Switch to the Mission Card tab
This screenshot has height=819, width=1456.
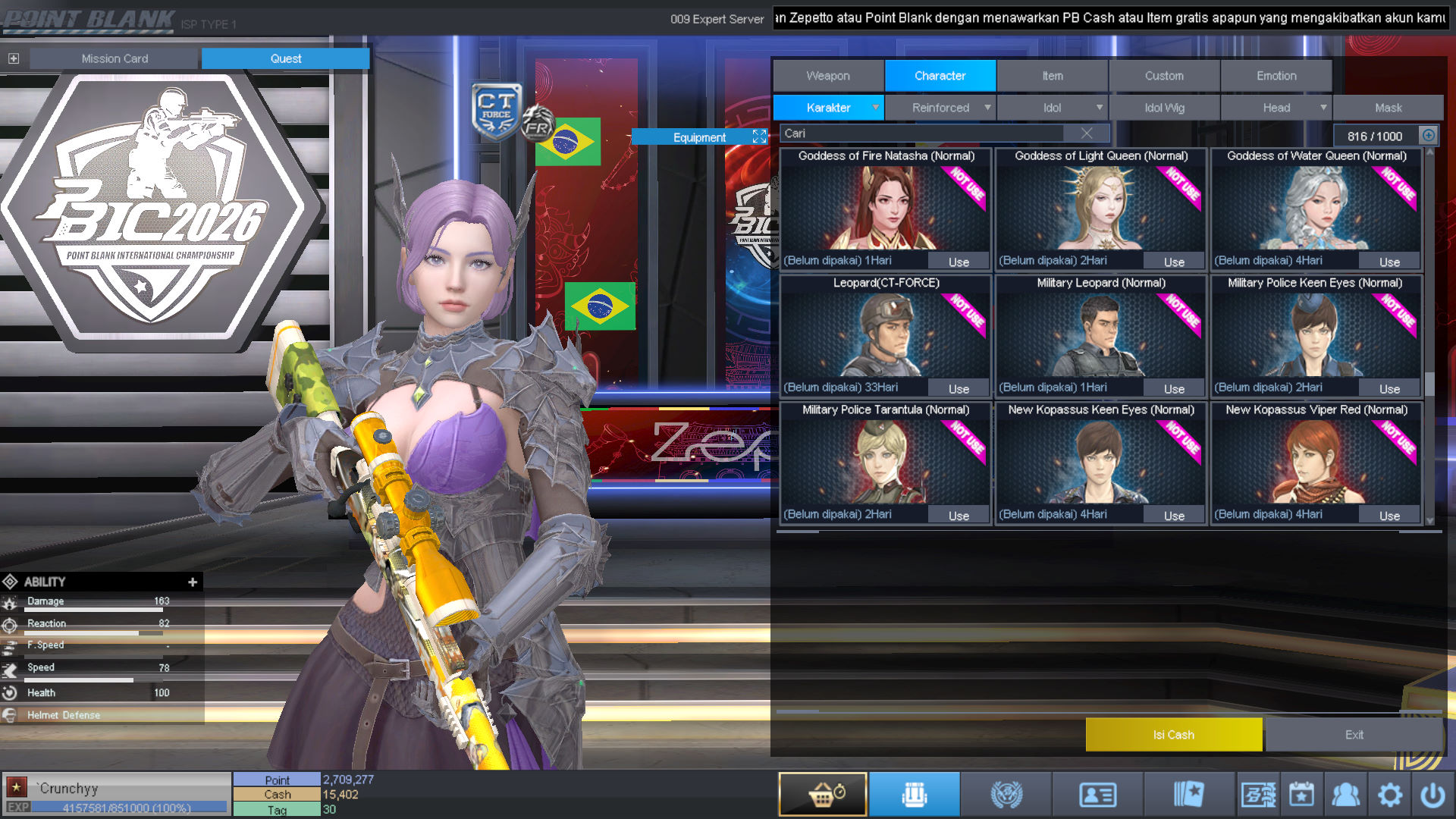pyautogui.click(x=115, y=58)
